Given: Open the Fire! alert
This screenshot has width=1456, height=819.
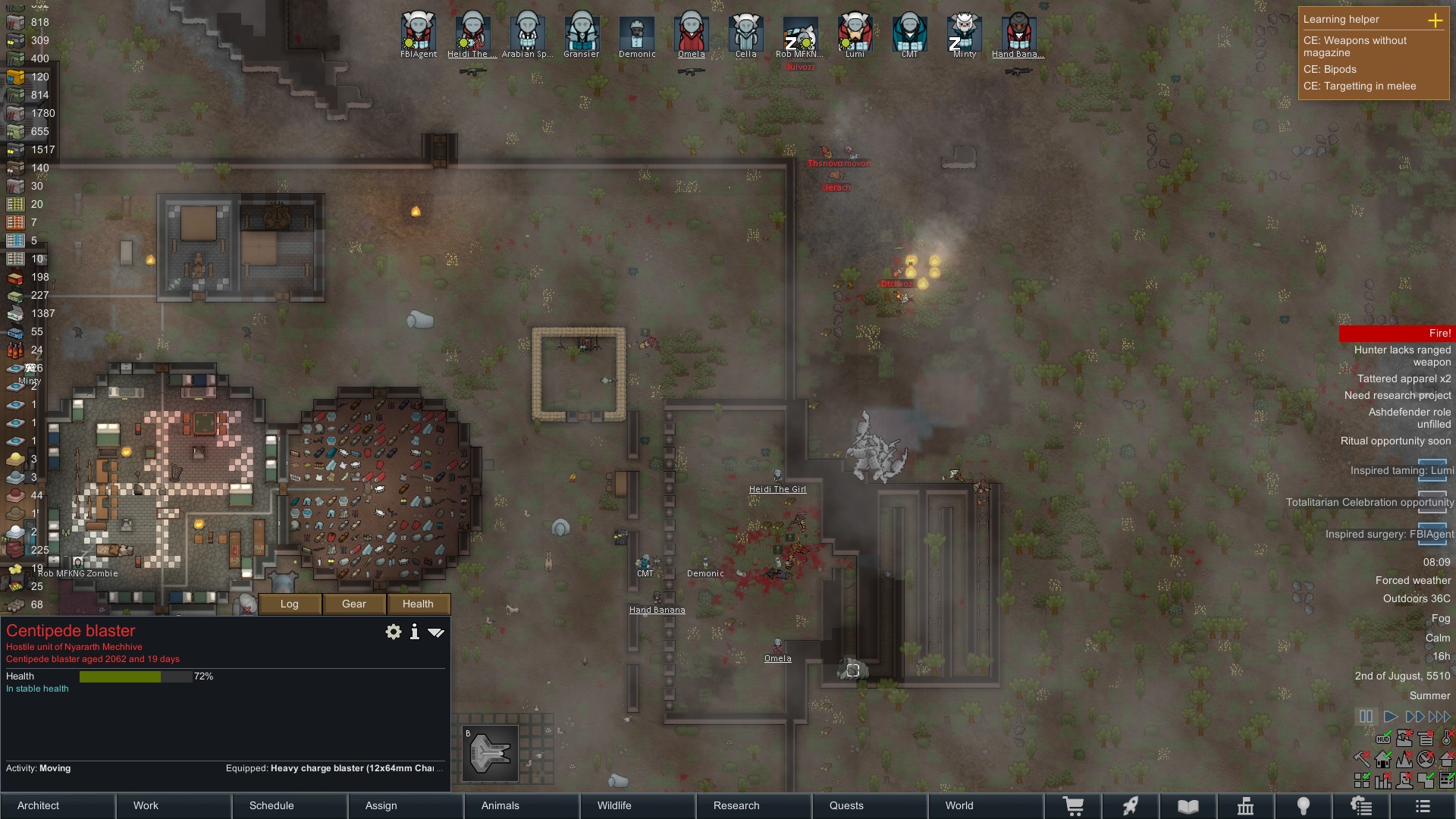Looking at the screenshot, I should [x=1395, y=333].
